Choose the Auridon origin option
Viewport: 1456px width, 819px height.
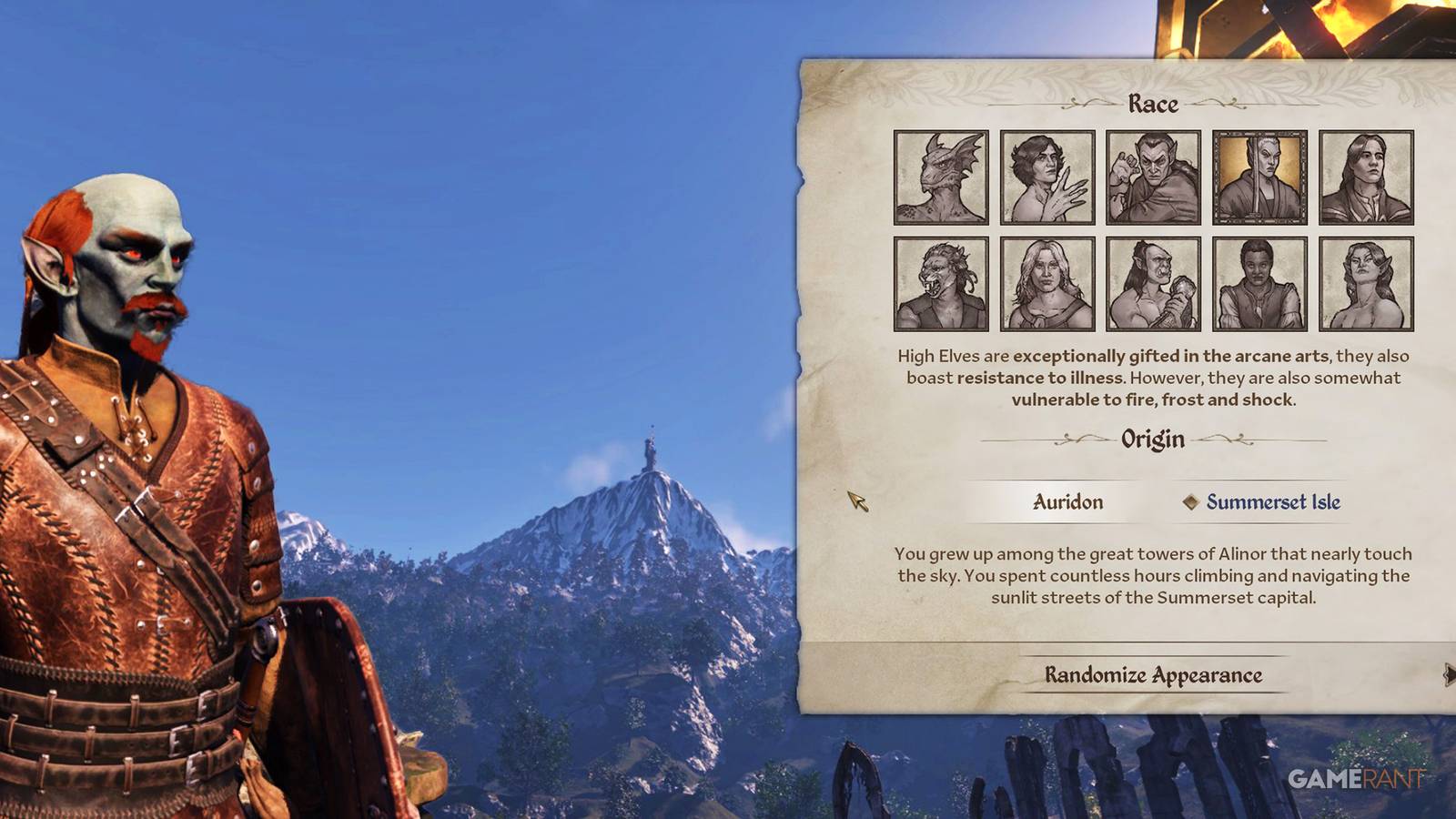coord(1067,501)
